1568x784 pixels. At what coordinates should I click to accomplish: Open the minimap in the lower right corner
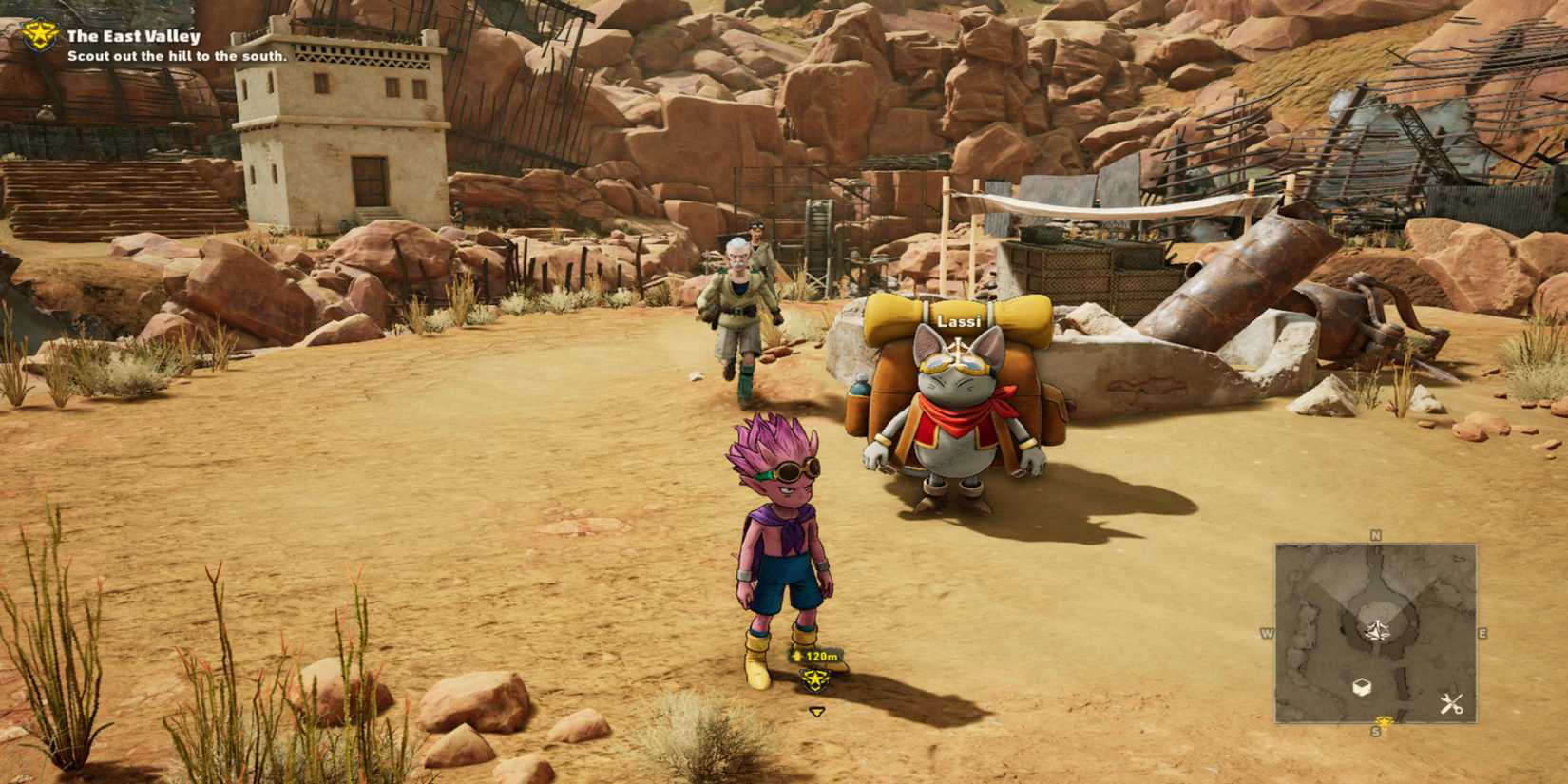point(1376,632)
